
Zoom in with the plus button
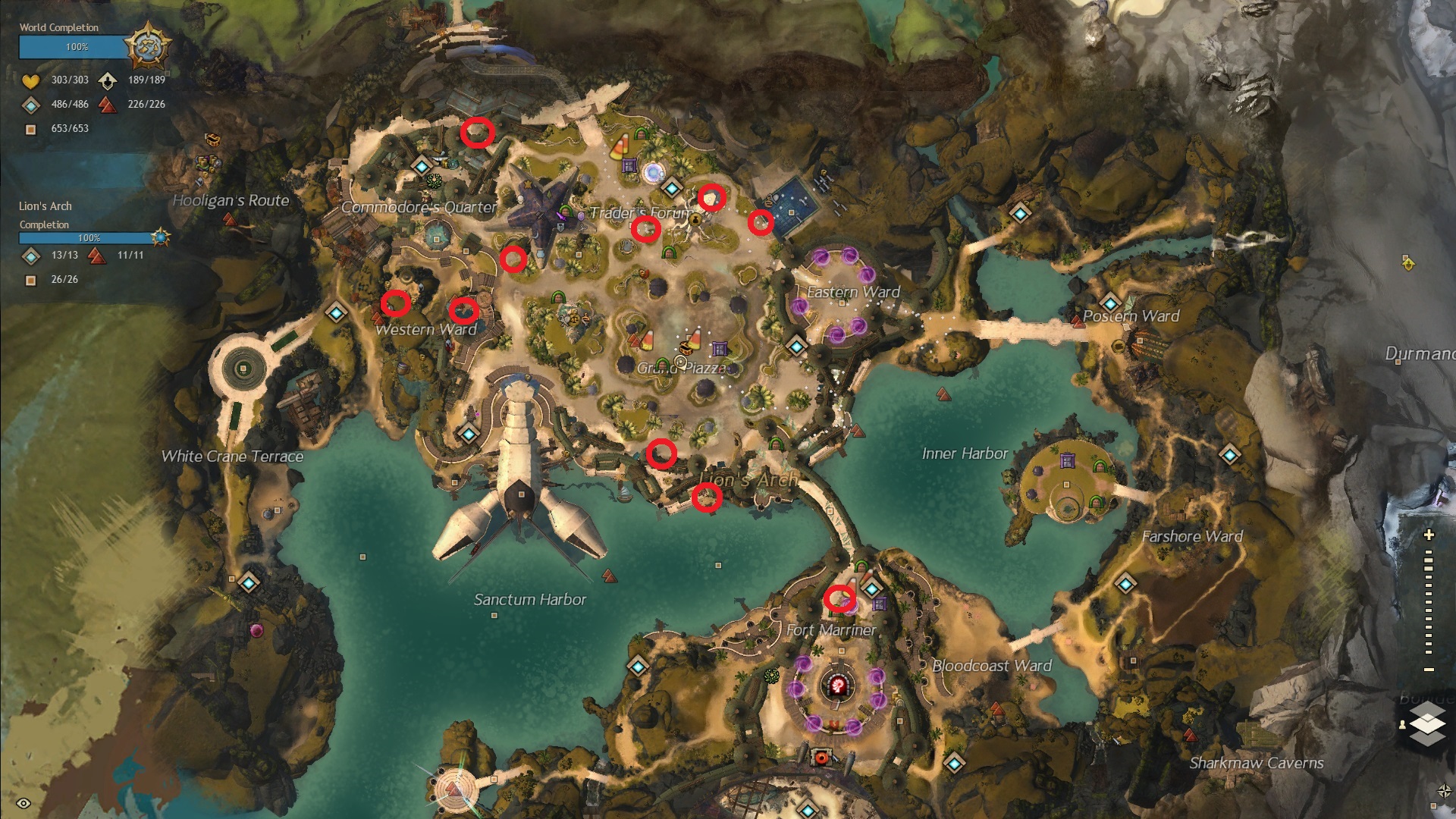(1429, 535)
